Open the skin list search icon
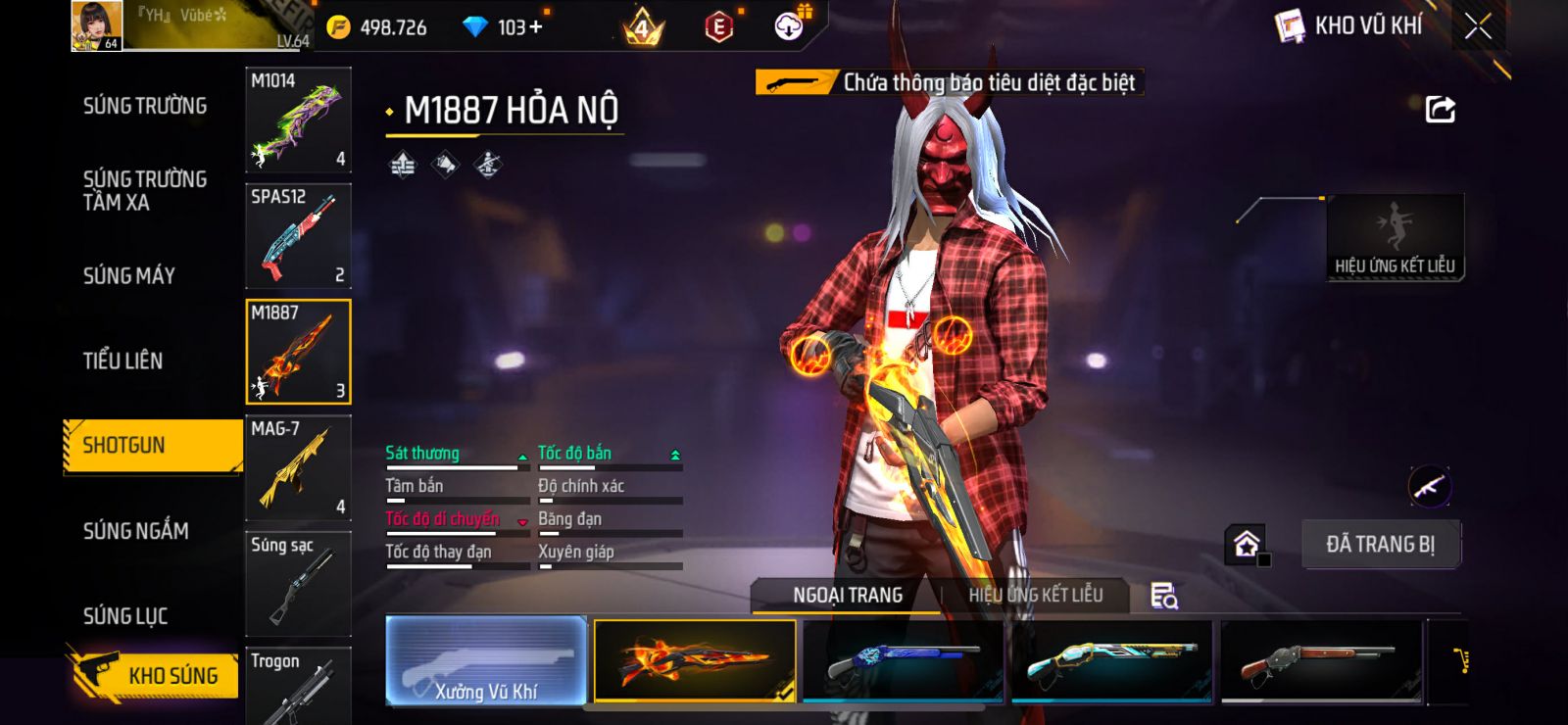The image size is (1568, 725). (x=1163, y=596)
